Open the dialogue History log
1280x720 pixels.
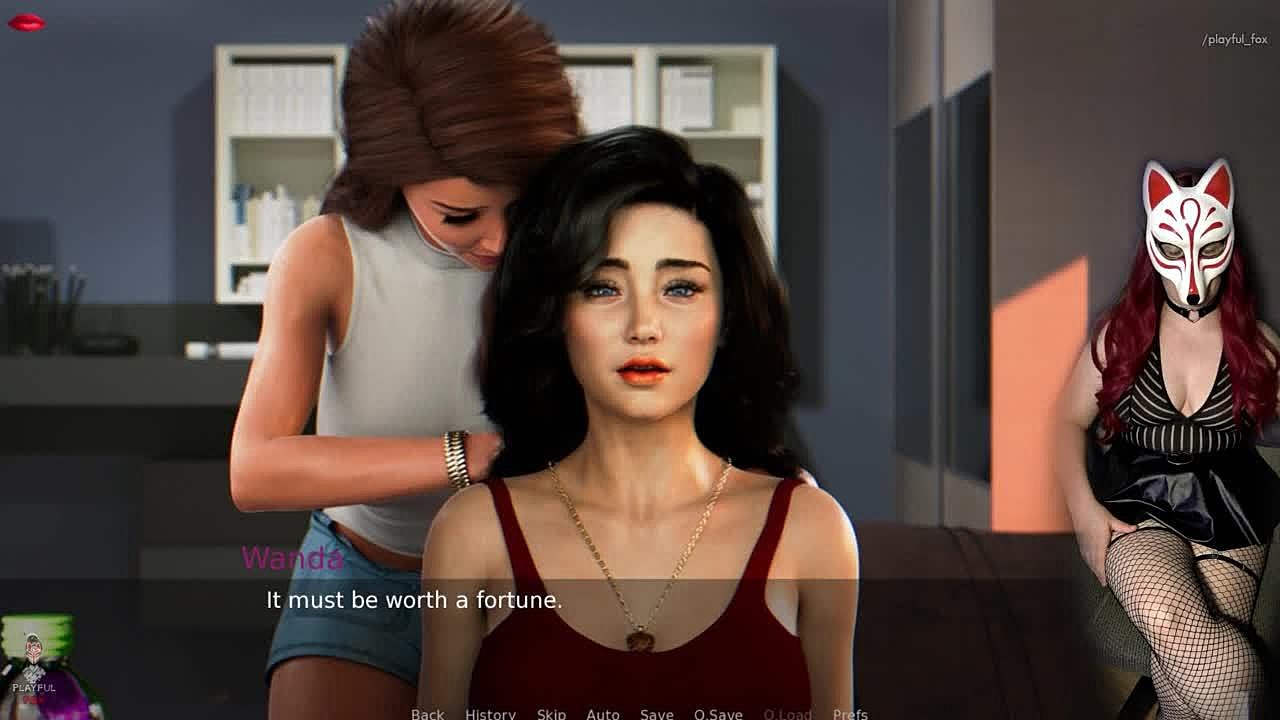point(490,713)
